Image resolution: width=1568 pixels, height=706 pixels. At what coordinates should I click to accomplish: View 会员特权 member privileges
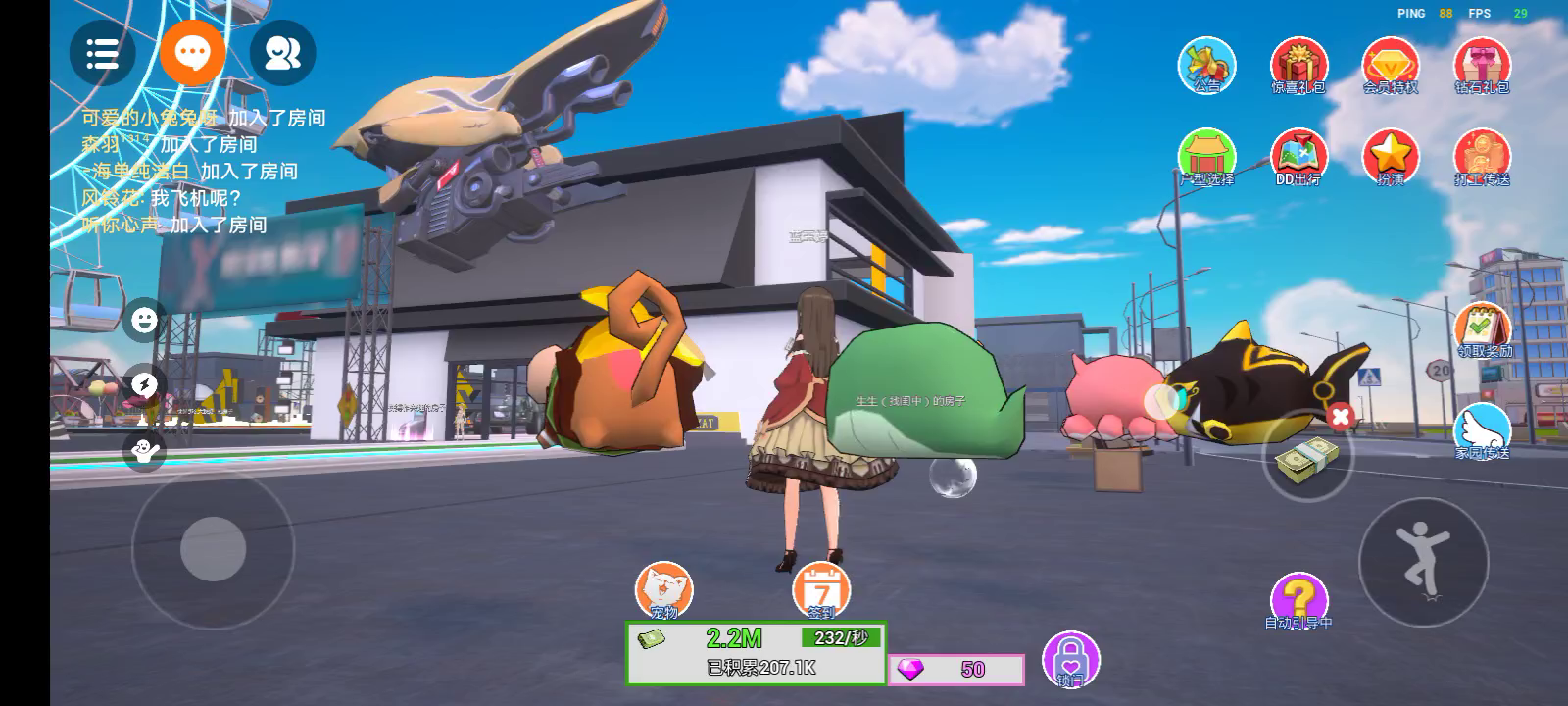(x=1391, y=66)
